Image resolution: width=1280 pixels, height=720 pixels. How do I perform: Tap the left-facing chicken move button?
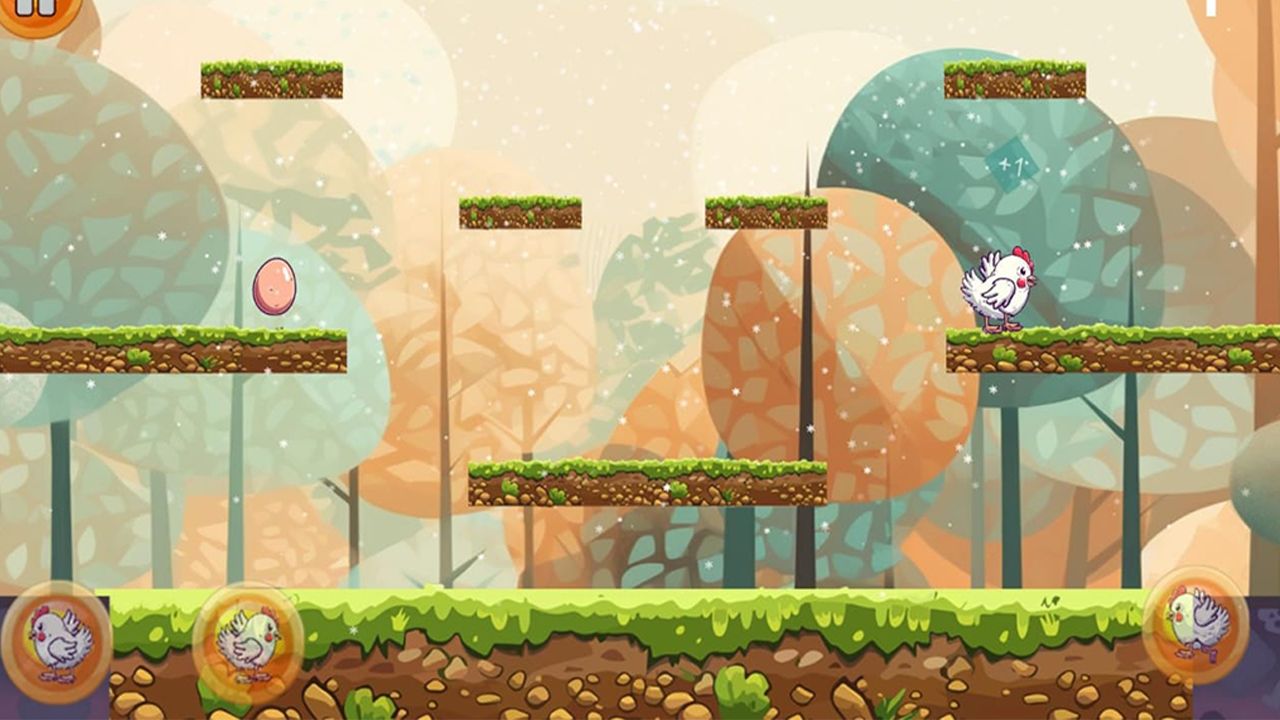point(56,638)
